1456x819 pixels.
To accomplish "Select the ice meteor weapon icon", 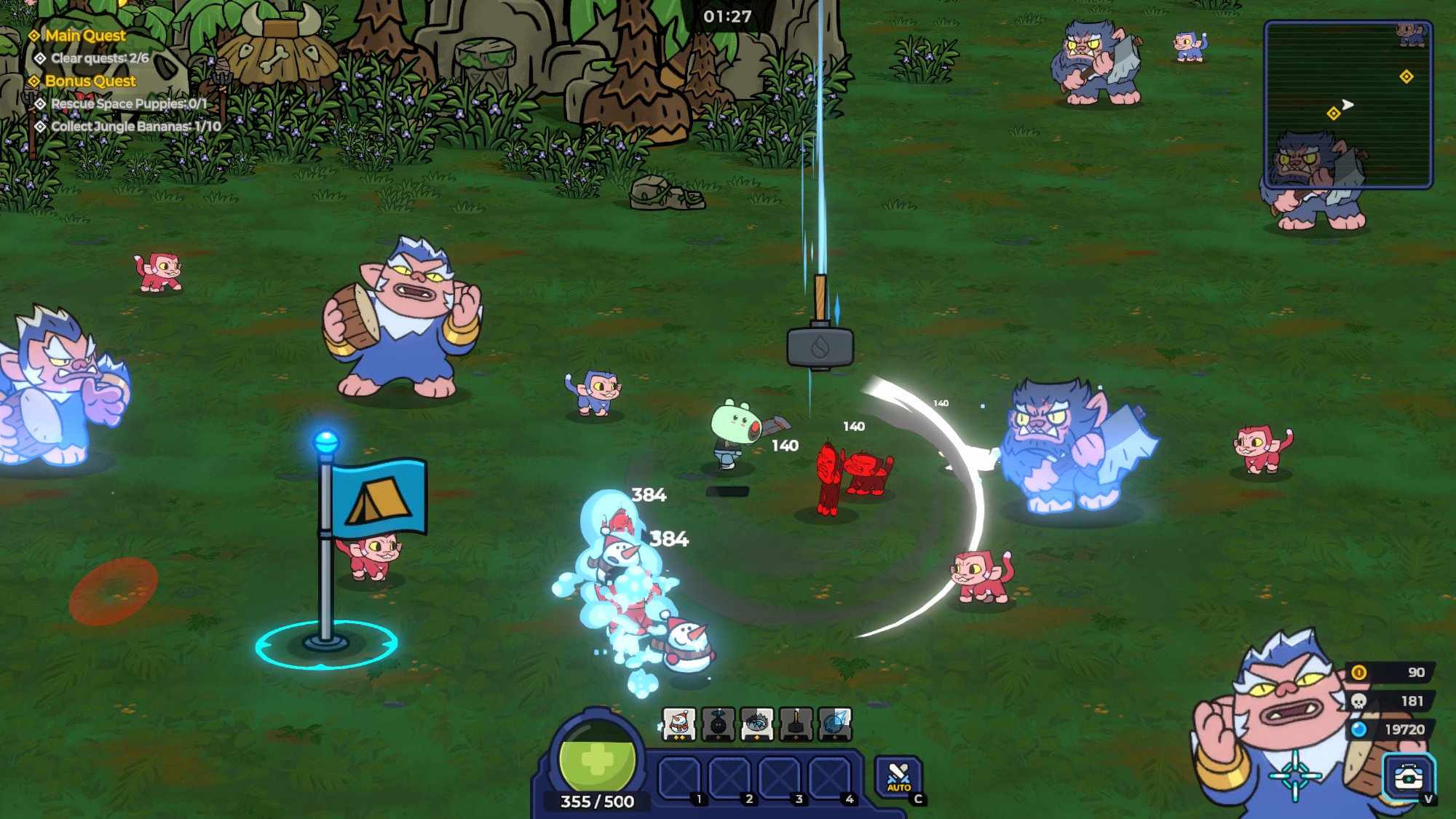I will (x=835, y=724).
